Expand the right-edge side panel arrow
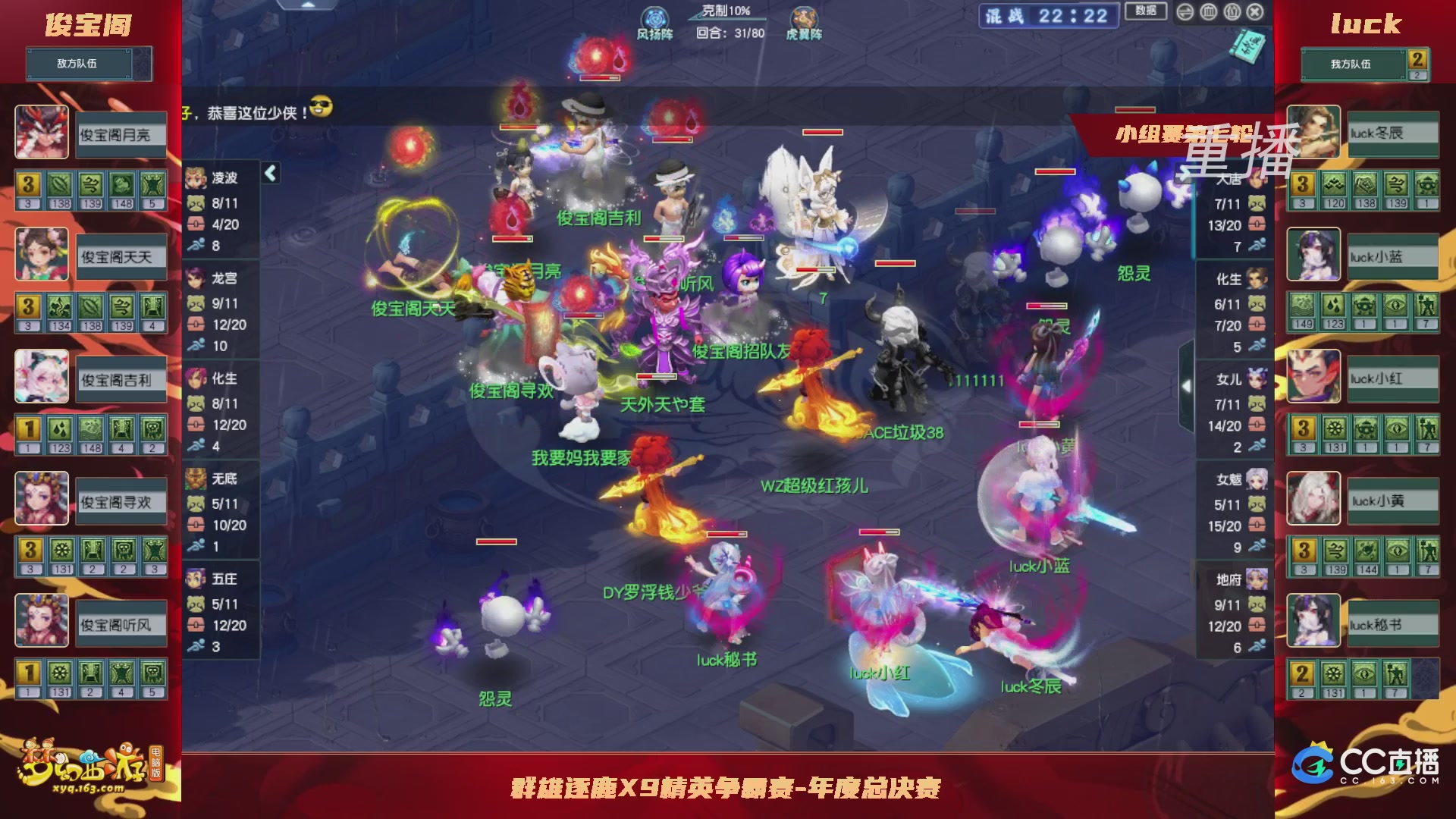 [1186, 387]
